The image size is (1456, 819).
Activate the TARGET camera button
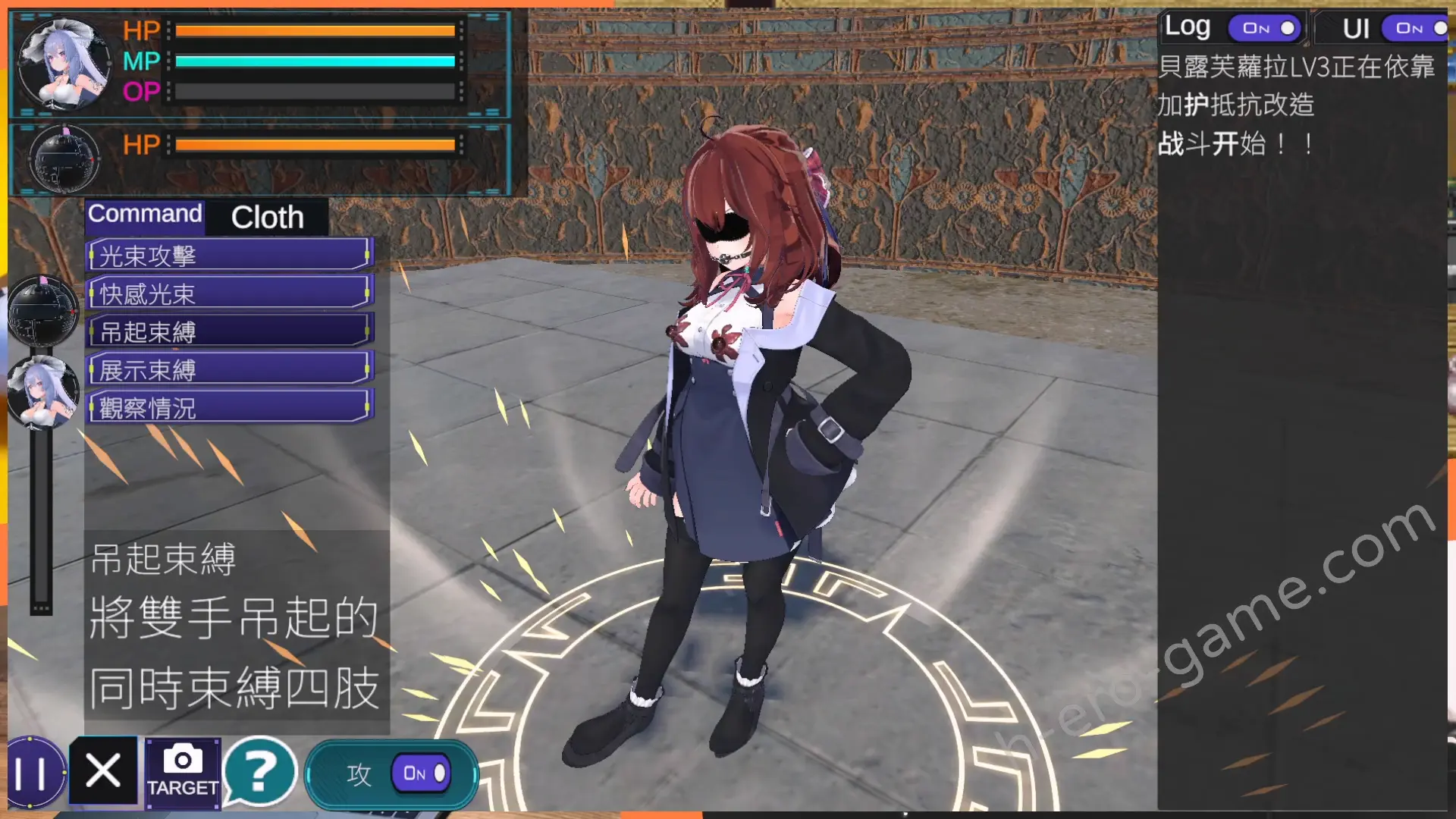183,771
